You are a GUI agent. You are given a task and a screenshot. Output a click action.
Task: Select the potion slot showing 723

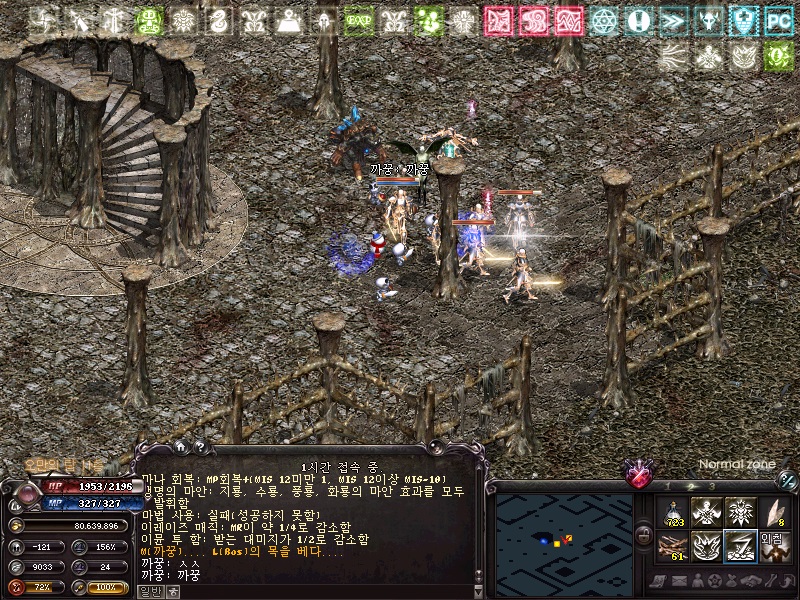pos(673,513)
